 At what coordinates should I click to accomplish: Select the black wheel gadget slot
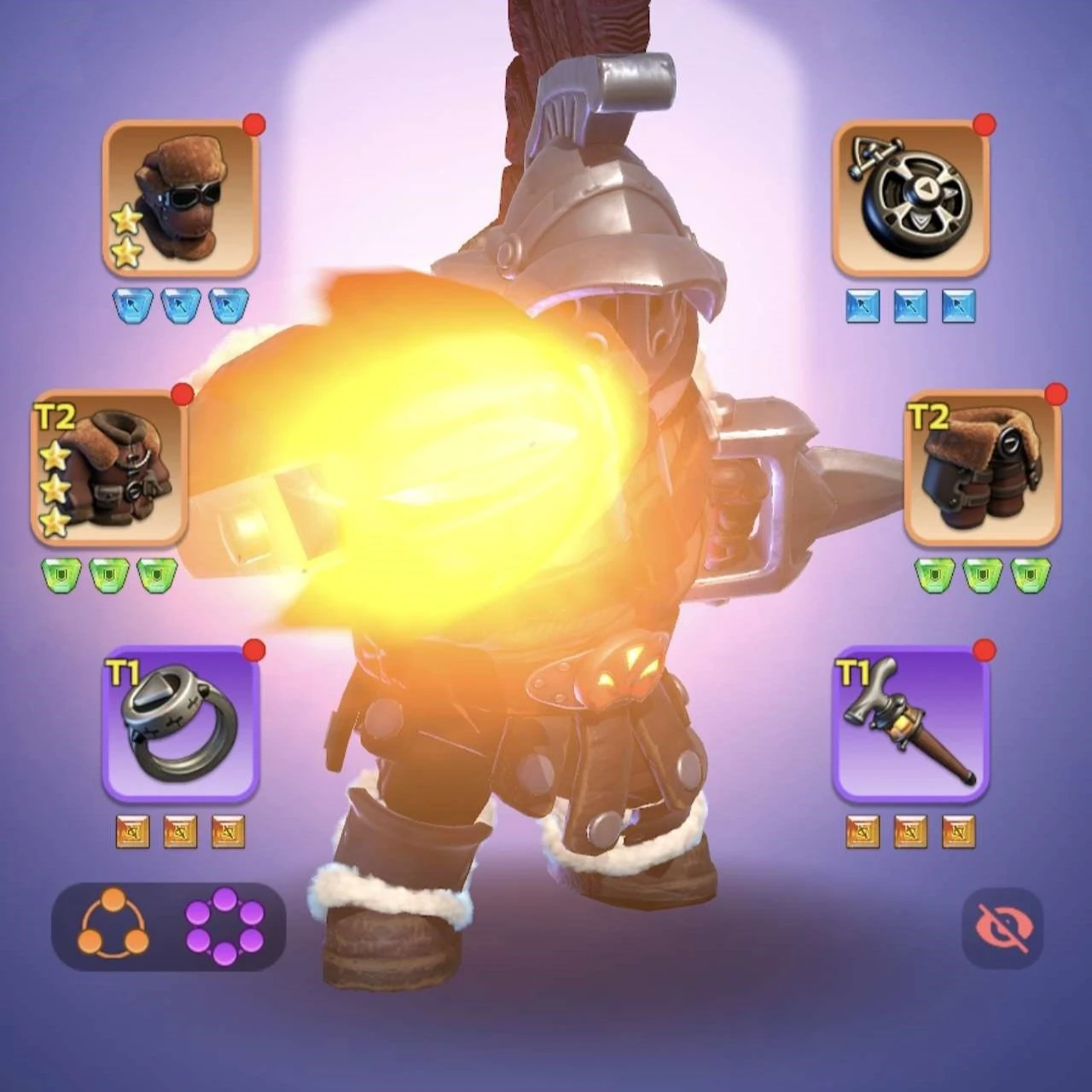pyautogui.click(x=910, y=198)
